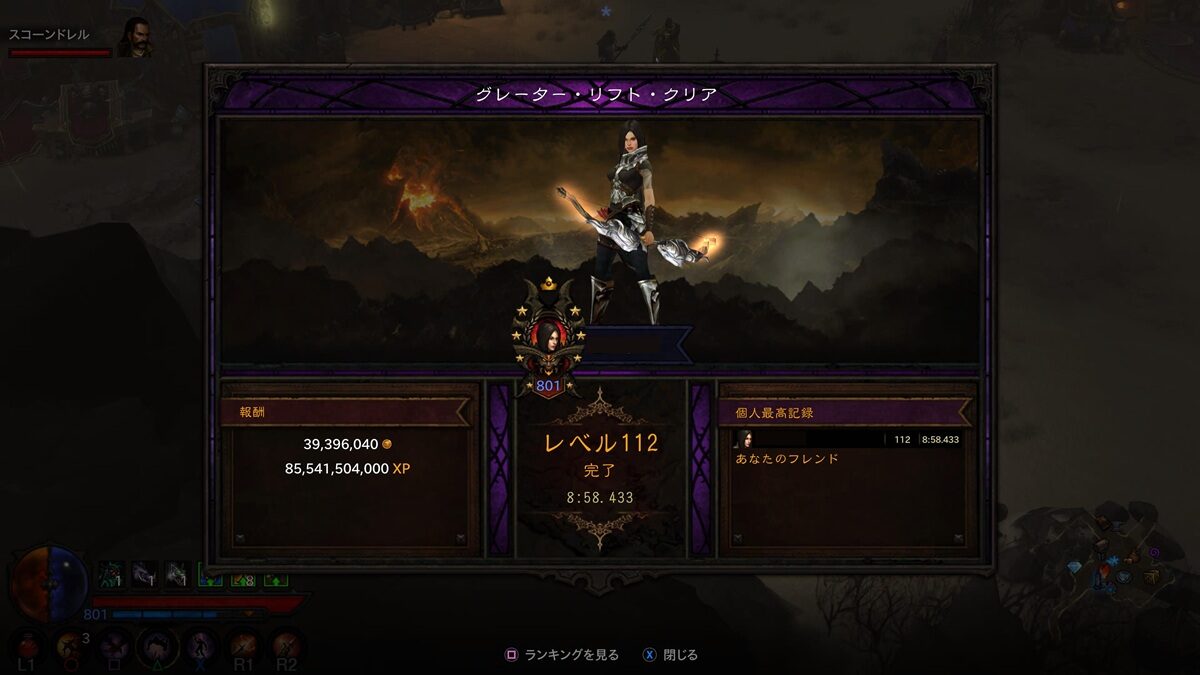Click the 個人最高記録 panel header
This screenshot has height=675, width=1200.
845,411
